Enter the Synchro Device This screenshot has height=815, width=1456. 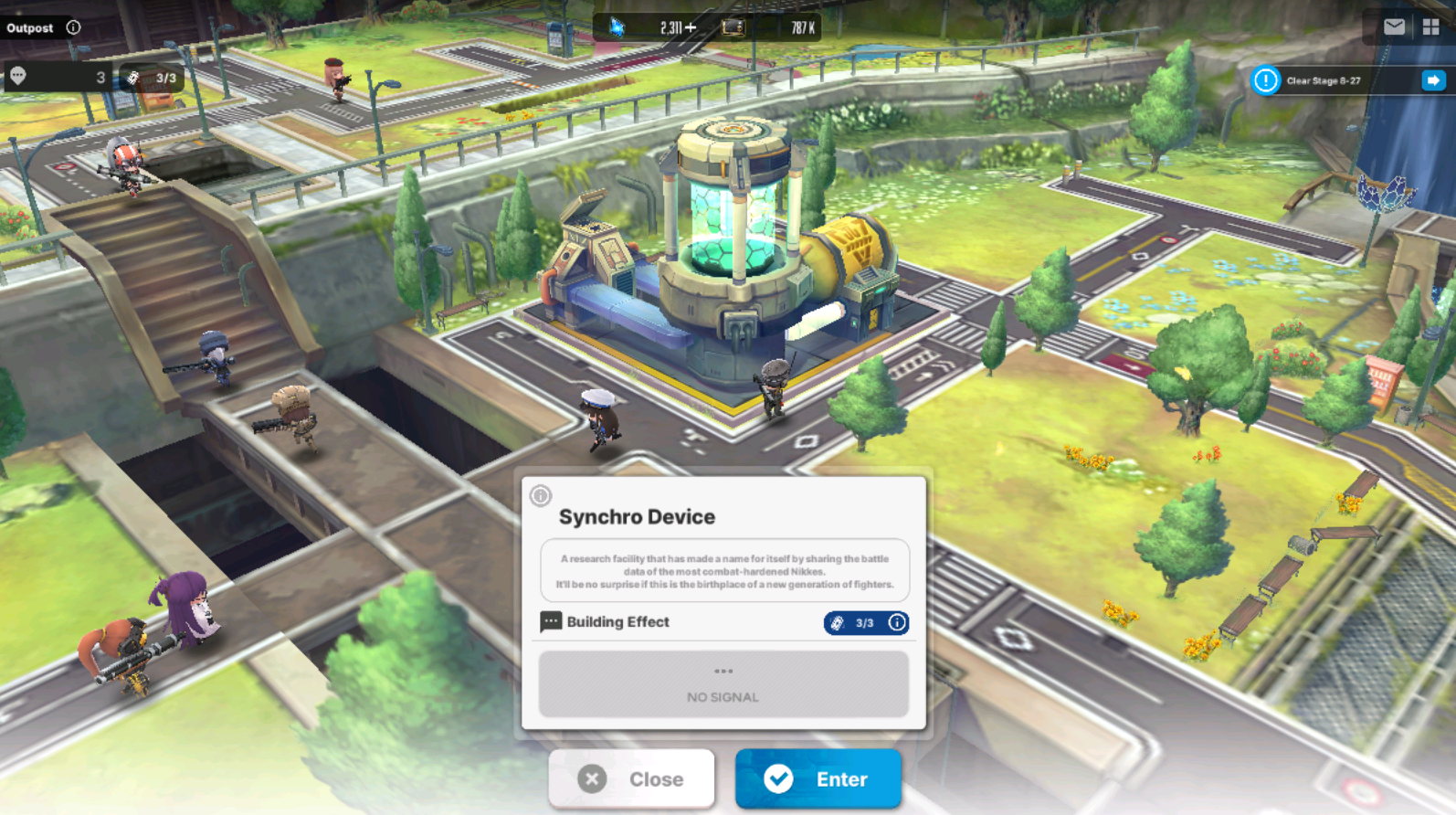click(x=818, y=778)
